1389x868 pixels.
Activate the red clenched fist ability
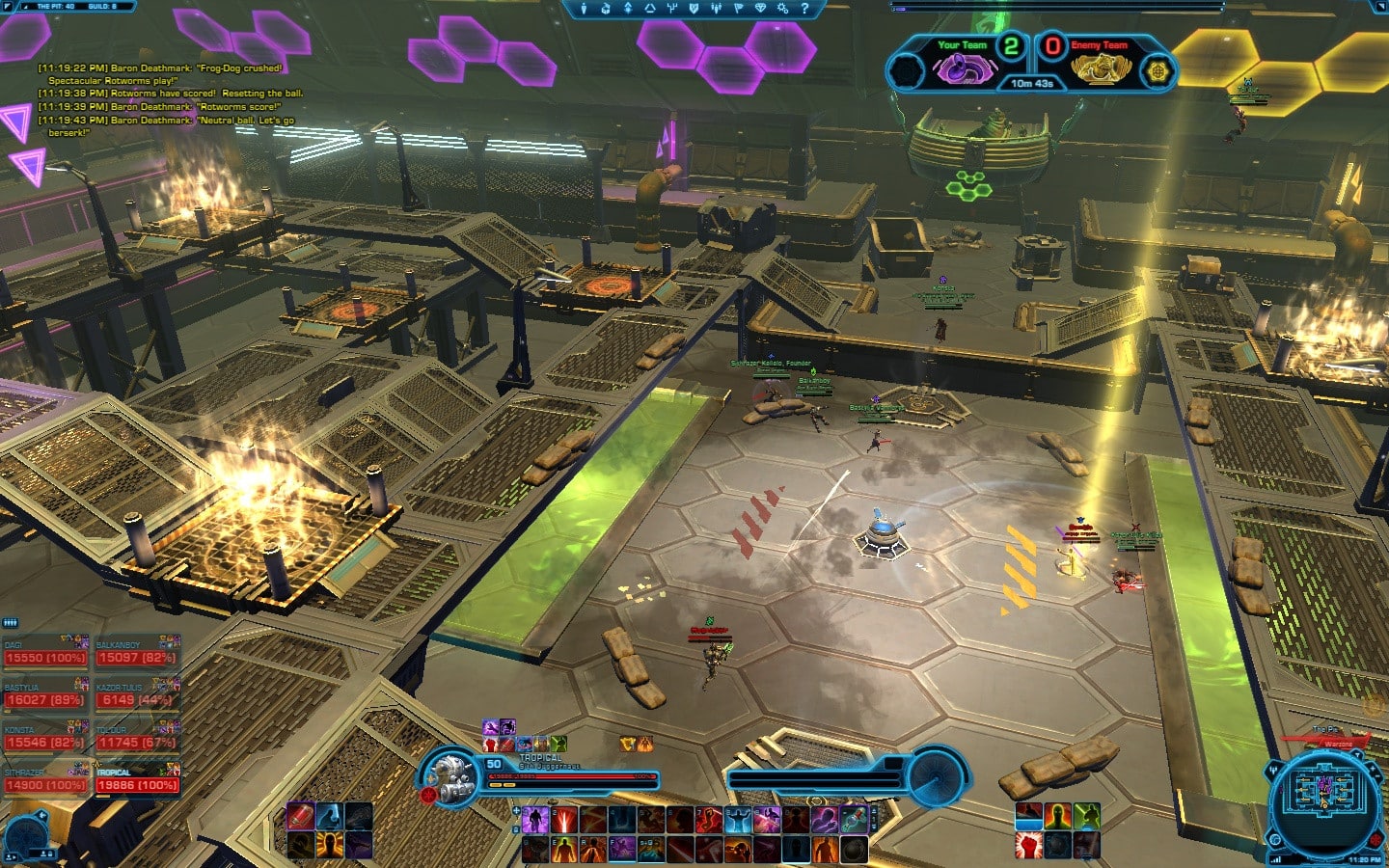click(x=1028, y=846)
